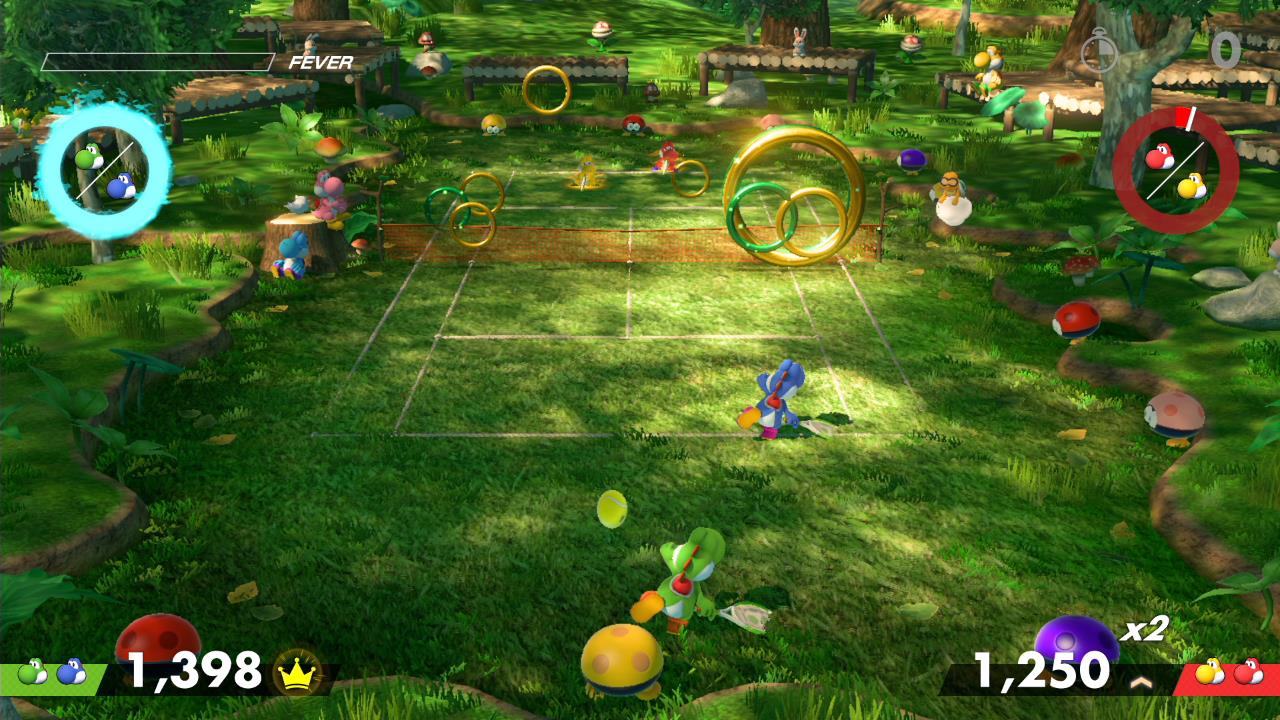This screenshot has height=720, width=1280.
Task: Click the cyan green-and-blue Yoshi team emblem
Action: (x=104, y=171)
